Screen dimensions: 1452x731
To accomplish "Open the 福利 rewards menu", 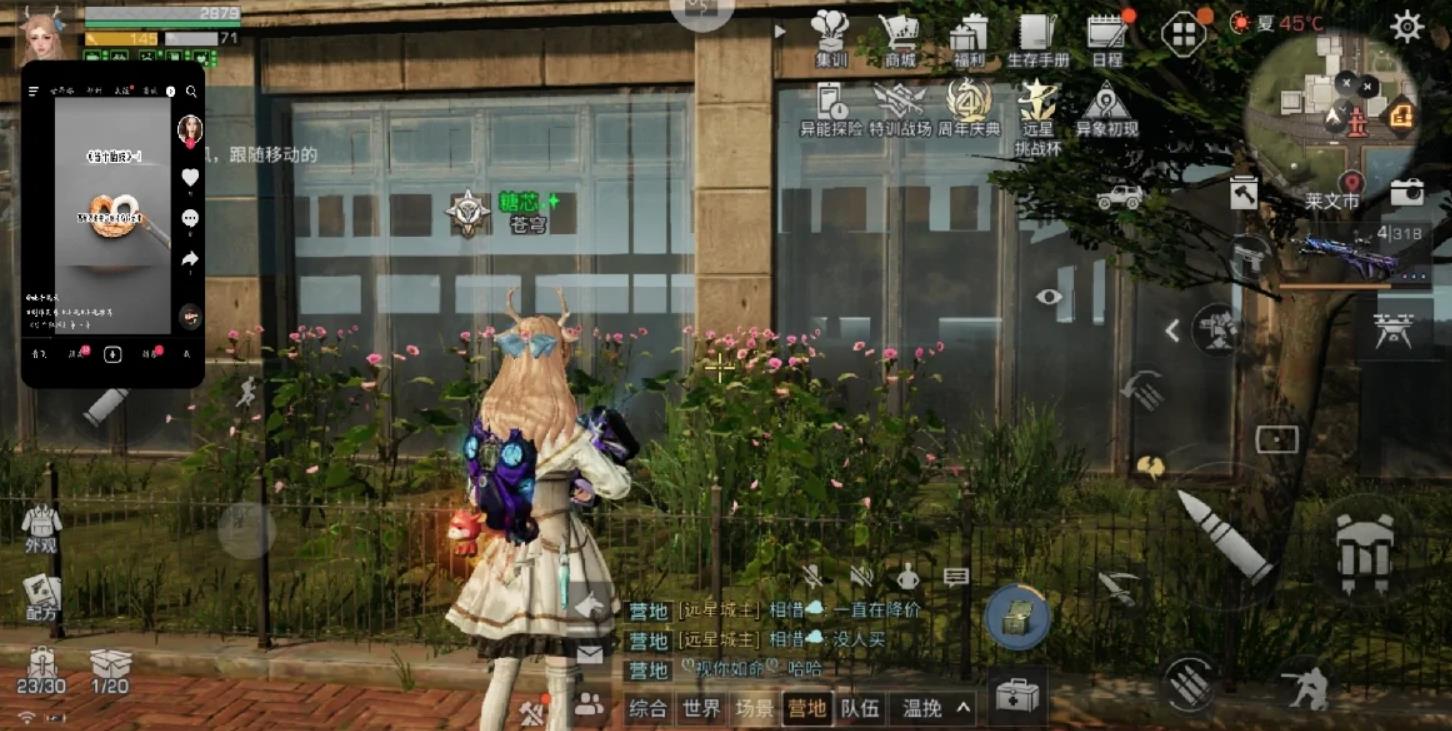I will point(968,37).
